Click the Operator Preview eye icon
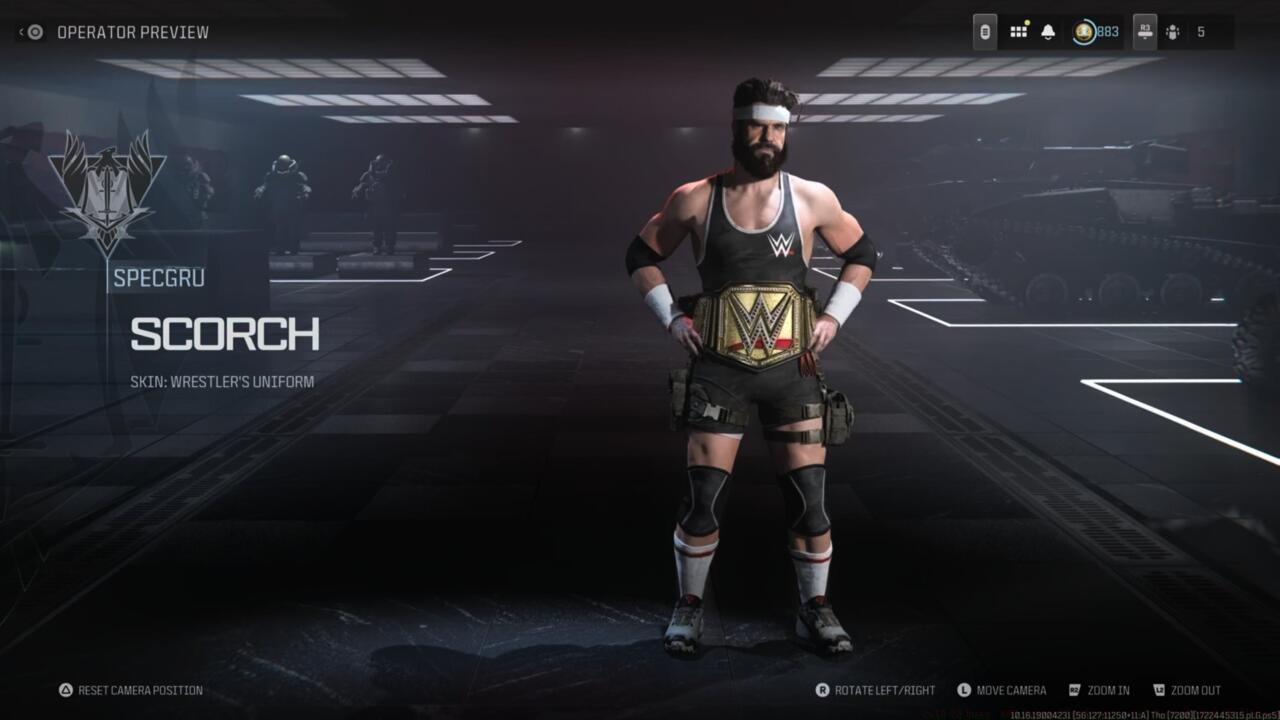Image resolution: width=1280 pixels, height=720 pixels. point(34,31)
